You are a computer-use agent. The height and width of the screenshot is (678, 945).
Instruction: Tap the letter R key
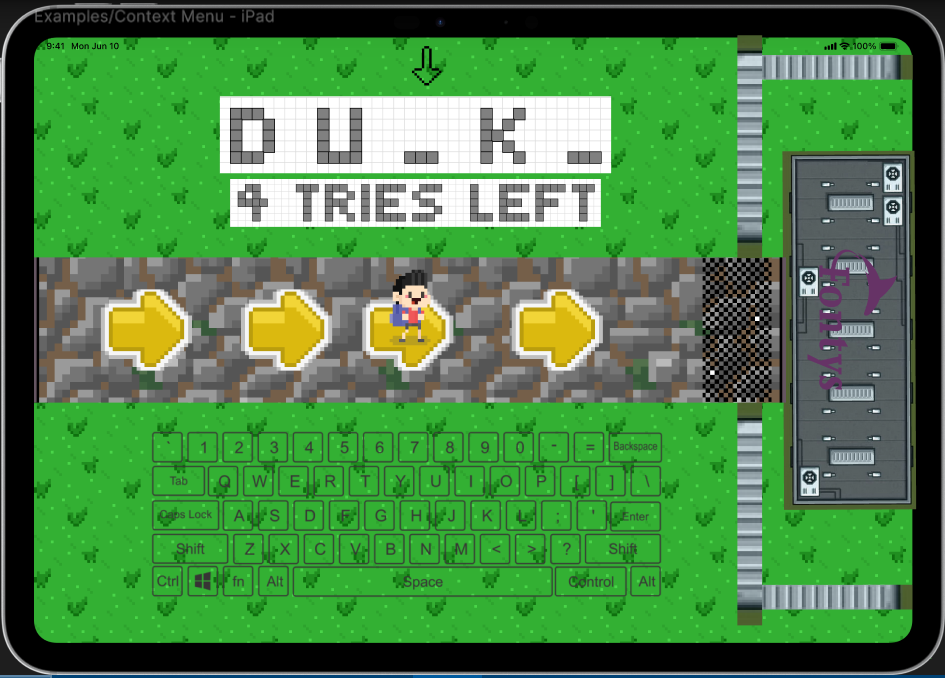click(331, 481)
